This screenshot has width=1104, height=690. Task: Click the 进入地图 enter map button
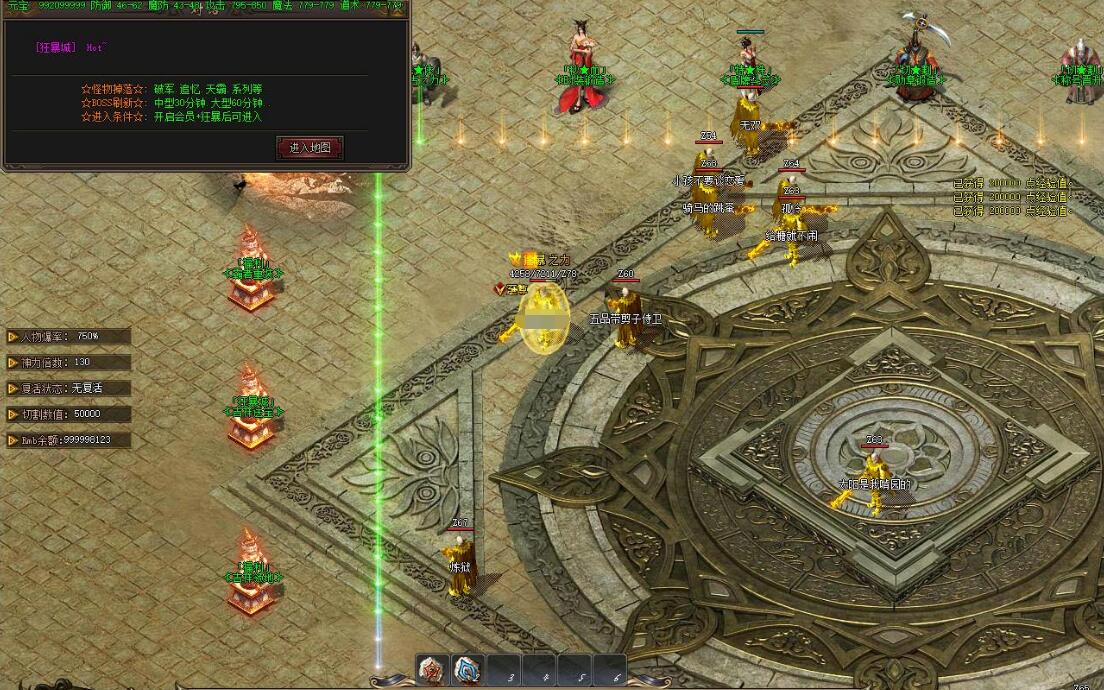point(310,147)
